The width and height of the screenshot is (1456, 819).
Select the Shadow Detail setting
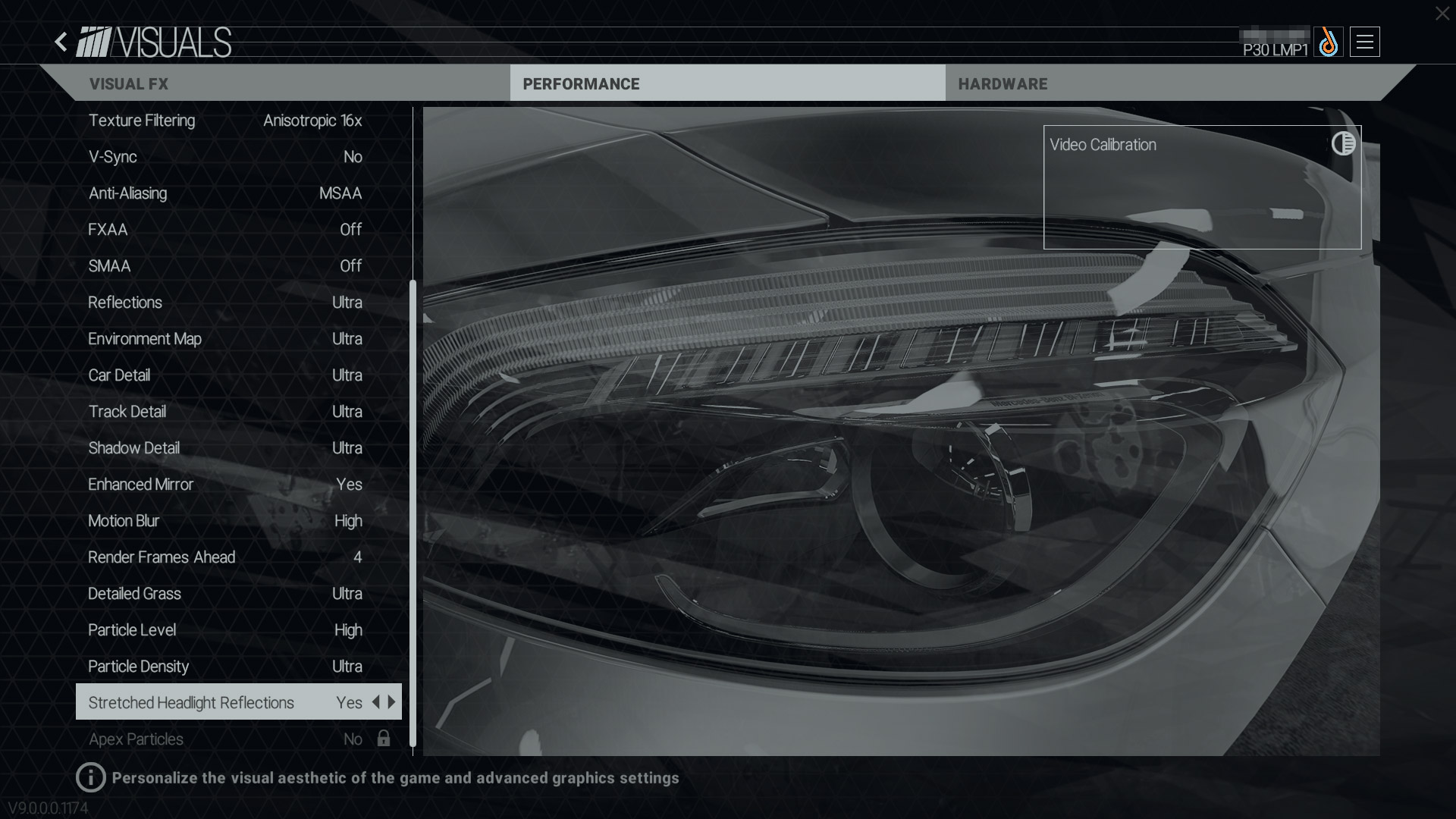[225, 448]
